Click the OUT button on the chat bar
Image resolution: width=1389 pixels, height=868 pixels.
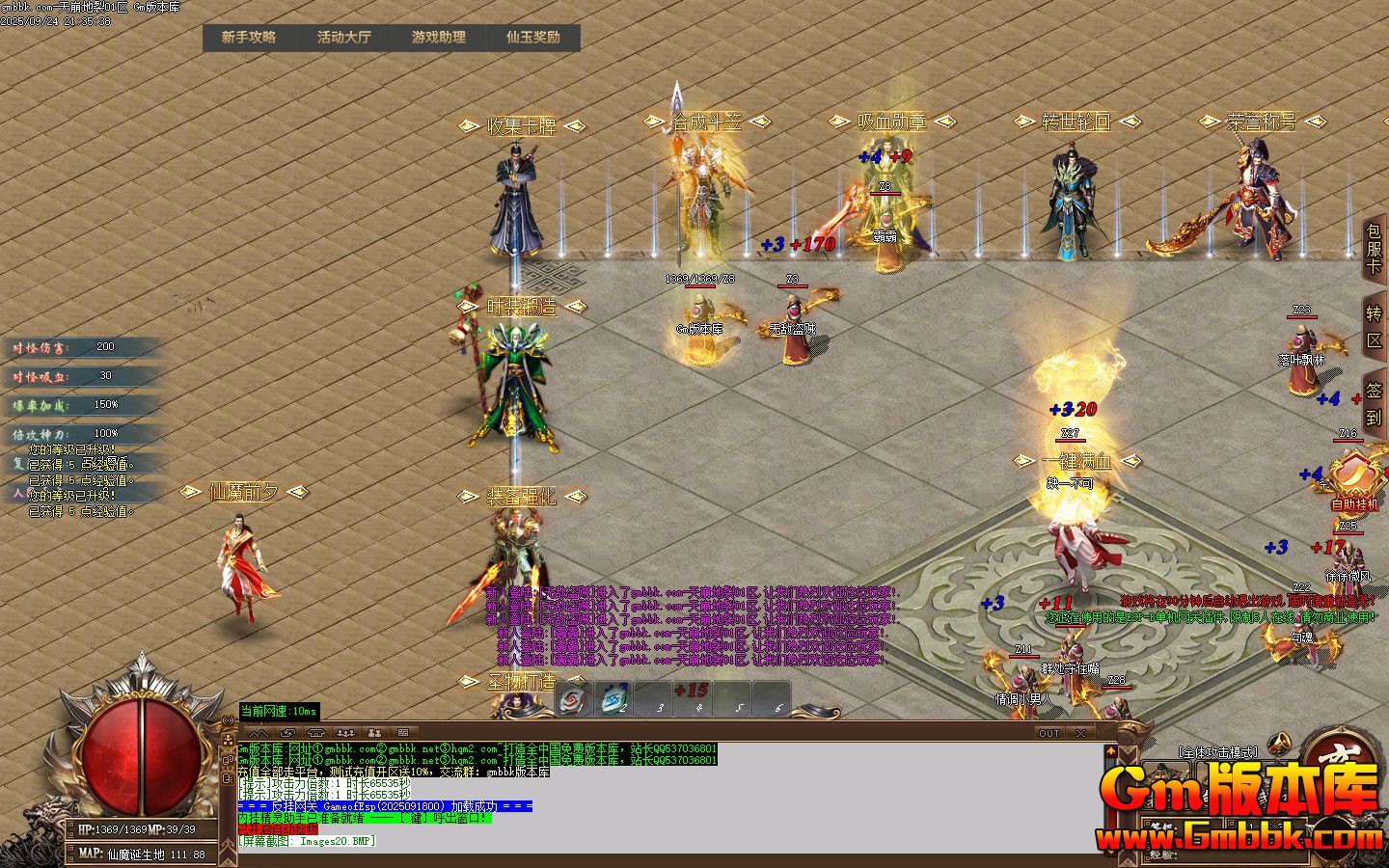[x=1049, y=733]
